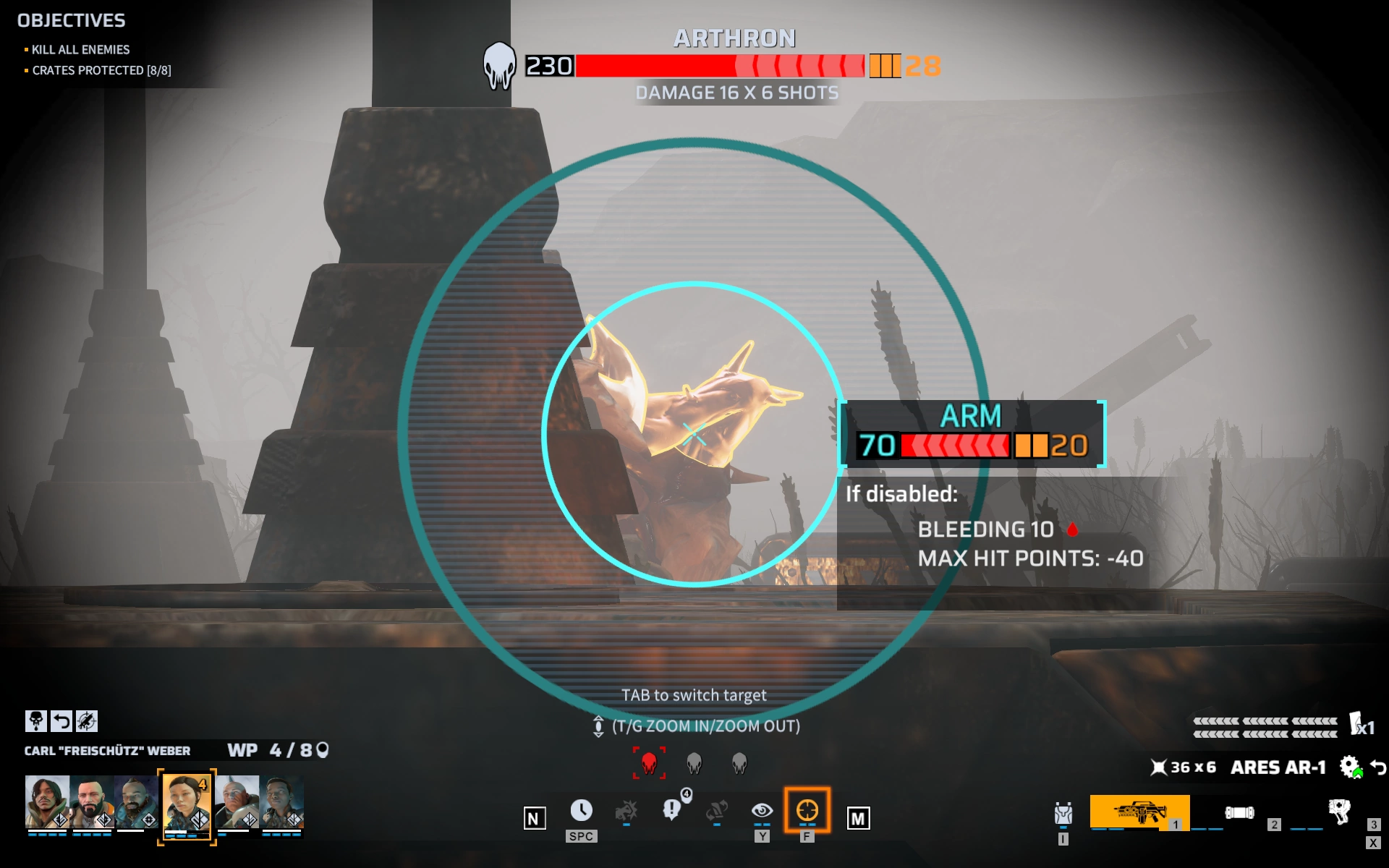Viewport: 1389px width, 868px height.
Task: Select the mohawk bearded soldier portrait
Action: tap(136, 801)
